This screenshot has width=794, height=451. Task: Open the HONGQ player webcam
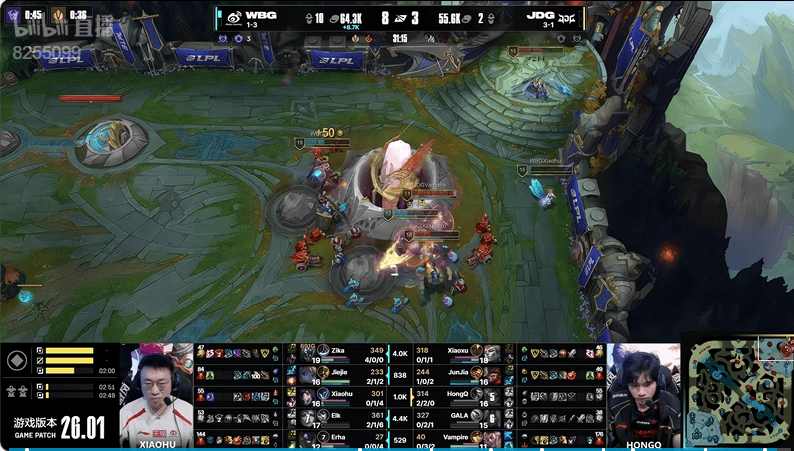pos(644,394)
